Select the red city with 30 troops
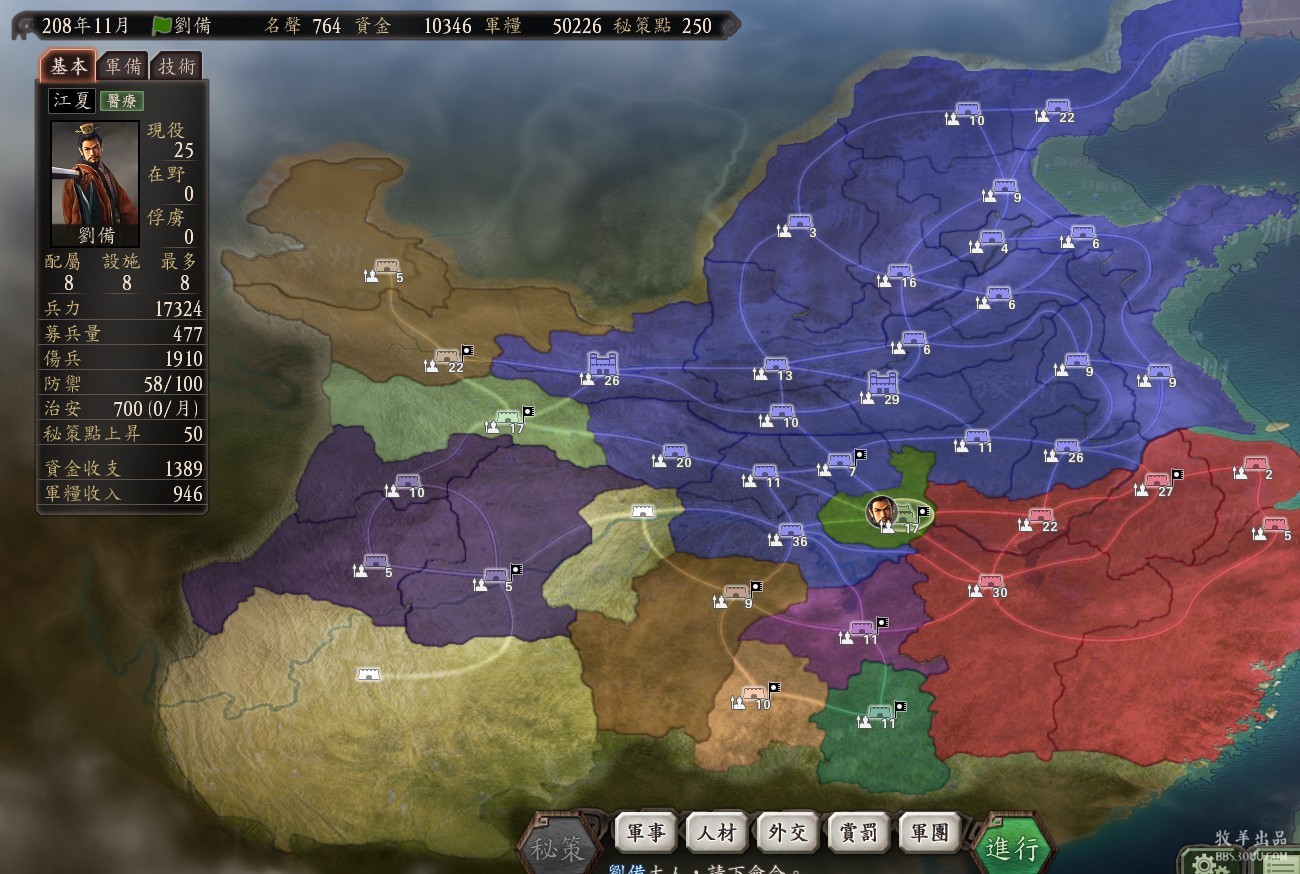 [x=990, y=583]
